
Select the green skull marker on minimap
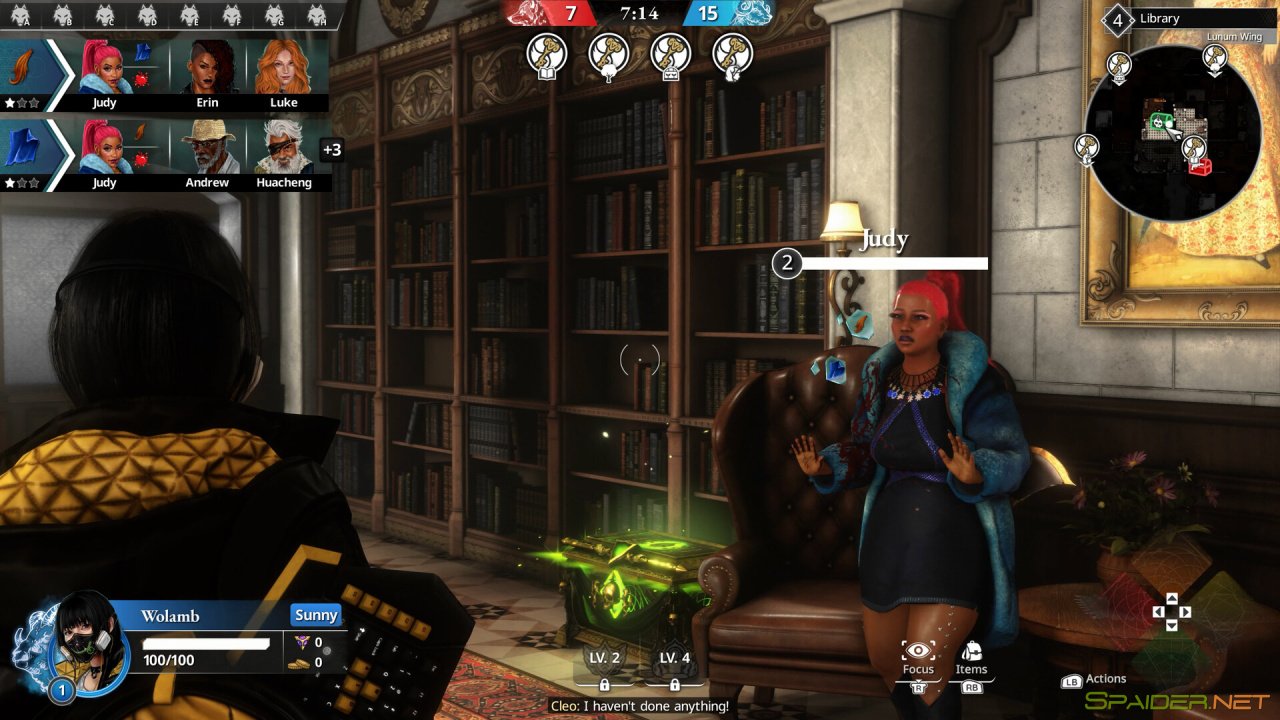point(1158,122)
